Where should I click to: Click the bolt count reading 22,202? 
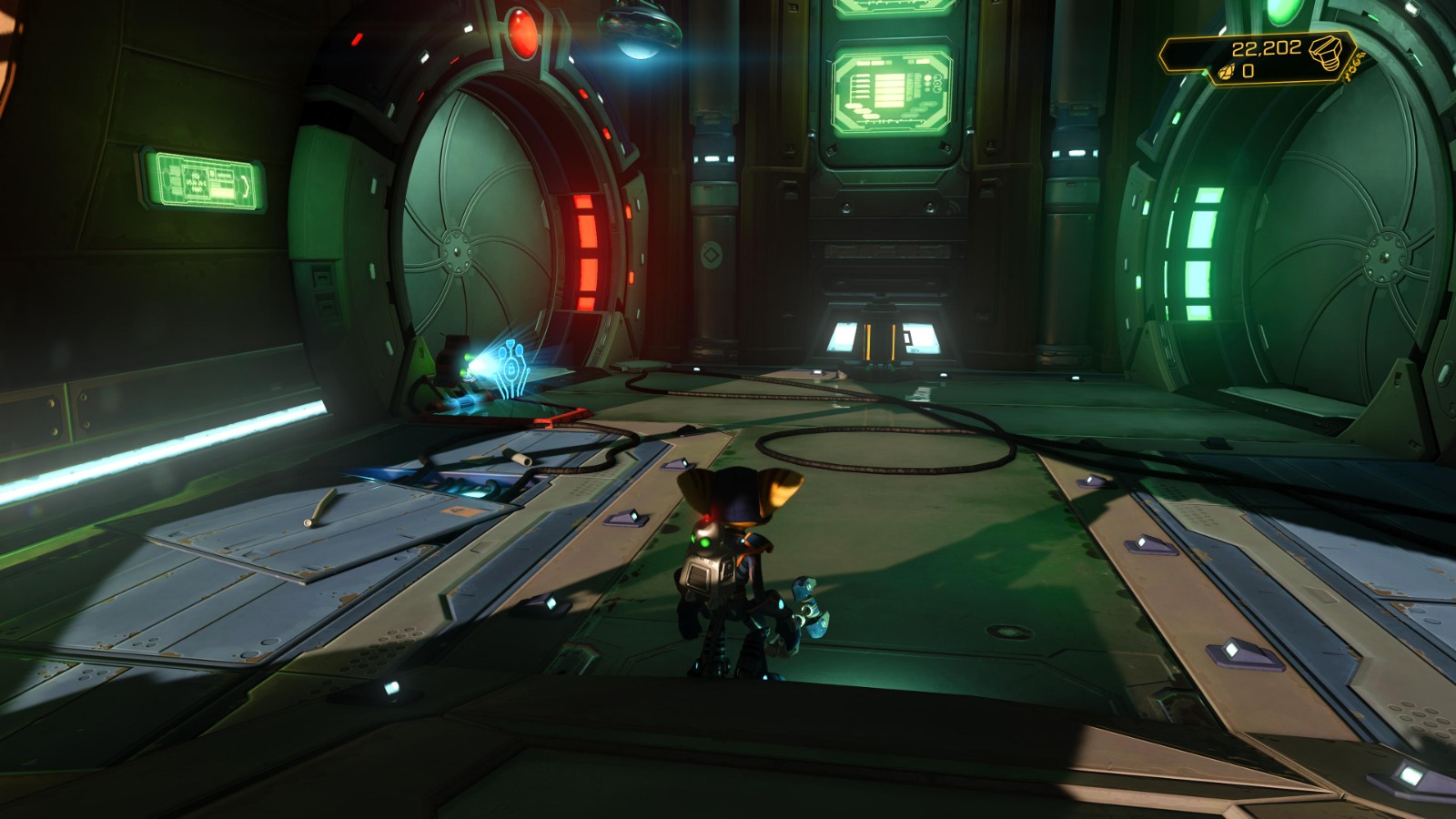click(1268, 47)
